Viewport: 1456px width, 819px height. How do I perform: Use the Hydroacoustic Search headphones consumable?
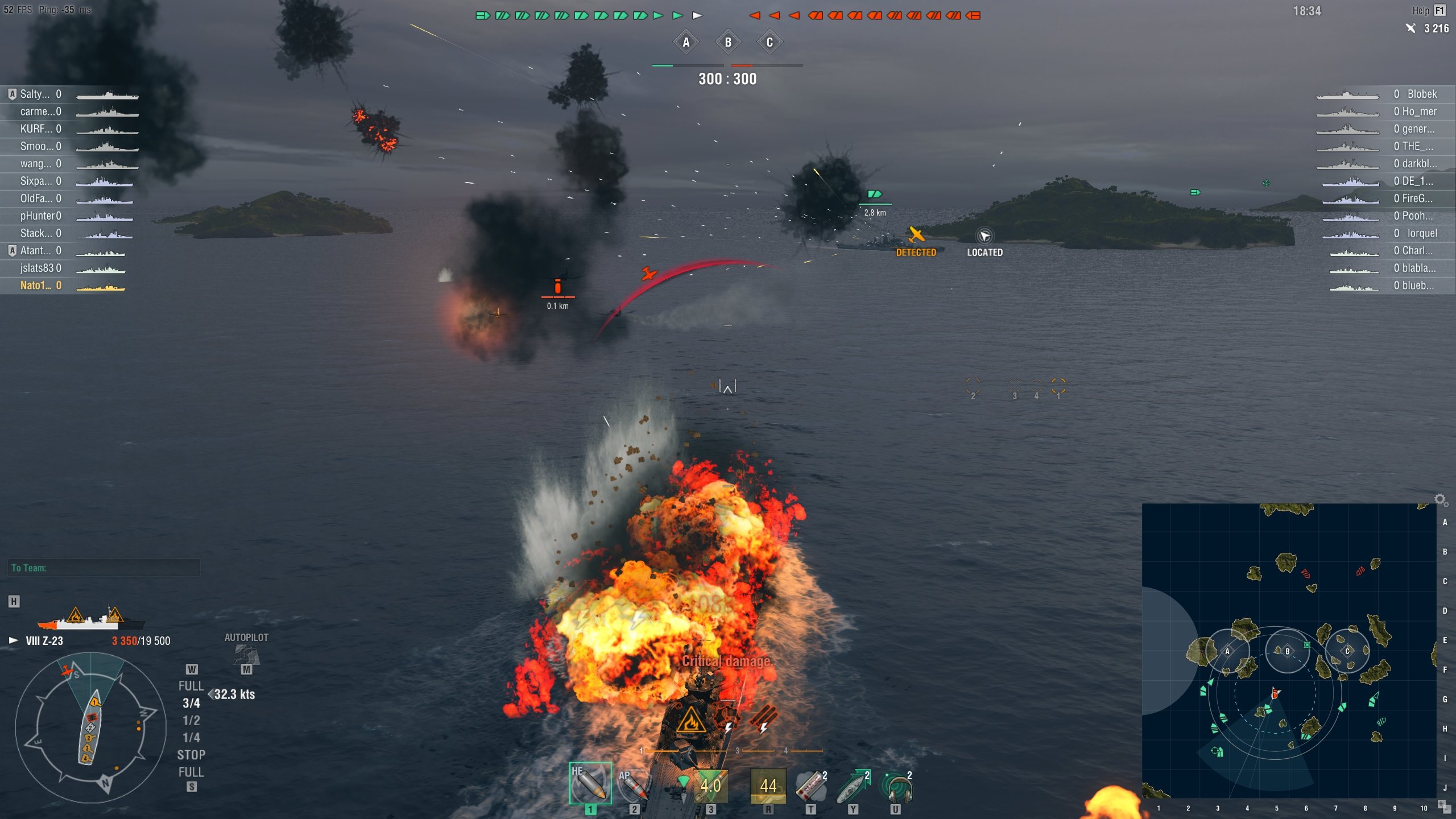[x=895, y=785]
